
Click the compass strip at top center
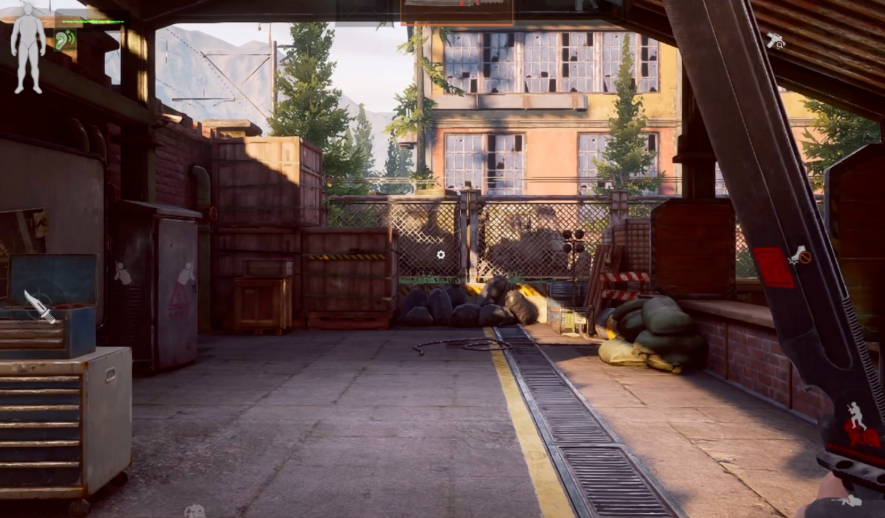pyautogui.click(x=457, y=11)
